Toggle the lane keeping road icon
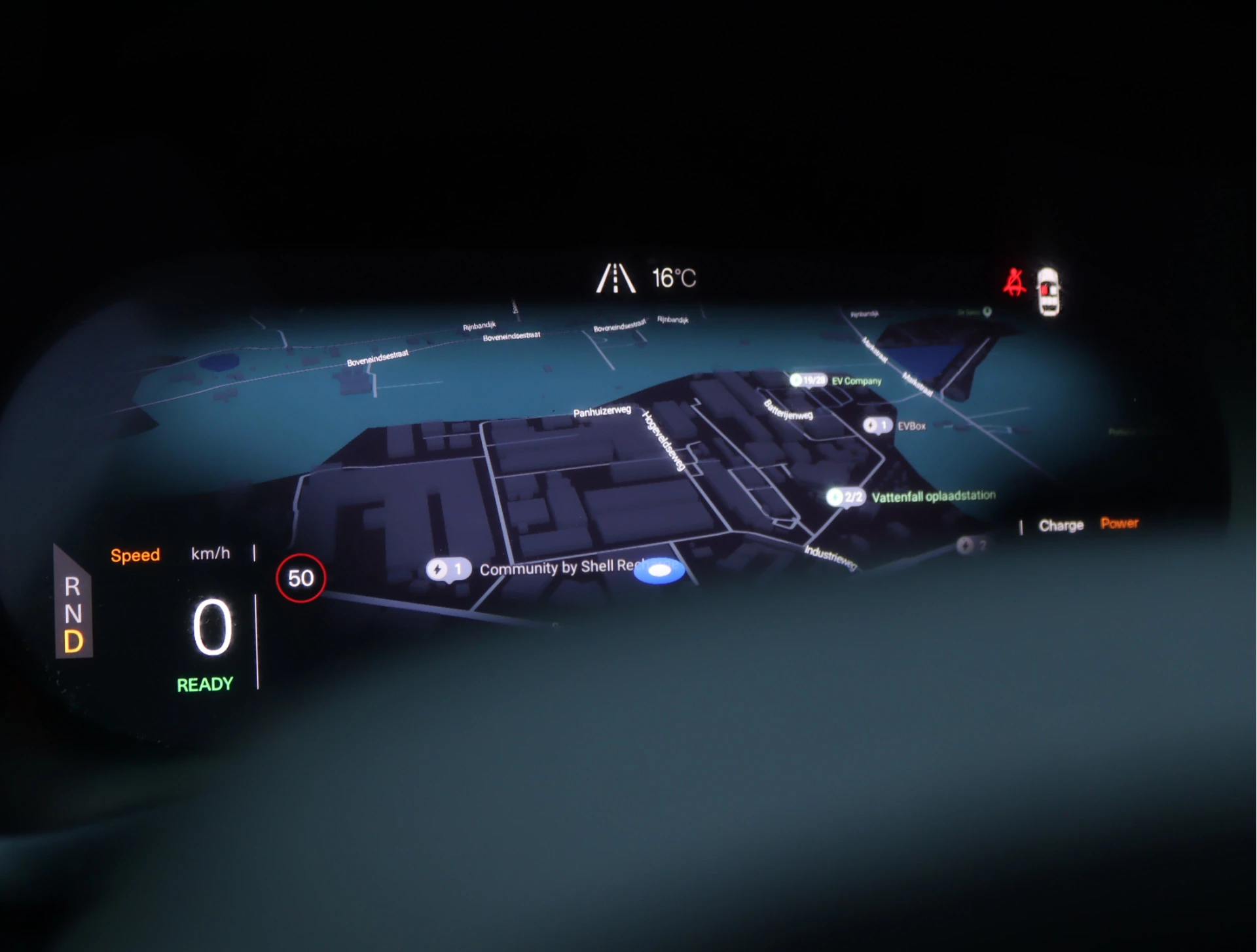This screenshot has height=952, width=1257. [615, 278]
